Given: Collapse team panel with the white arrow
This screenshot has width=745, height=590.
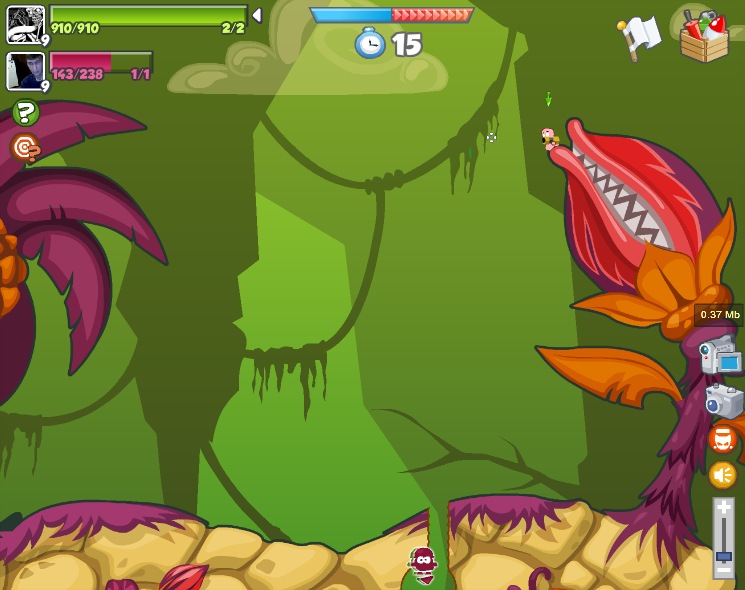Looking at the screenshot, I should click(x=257, y=15).
